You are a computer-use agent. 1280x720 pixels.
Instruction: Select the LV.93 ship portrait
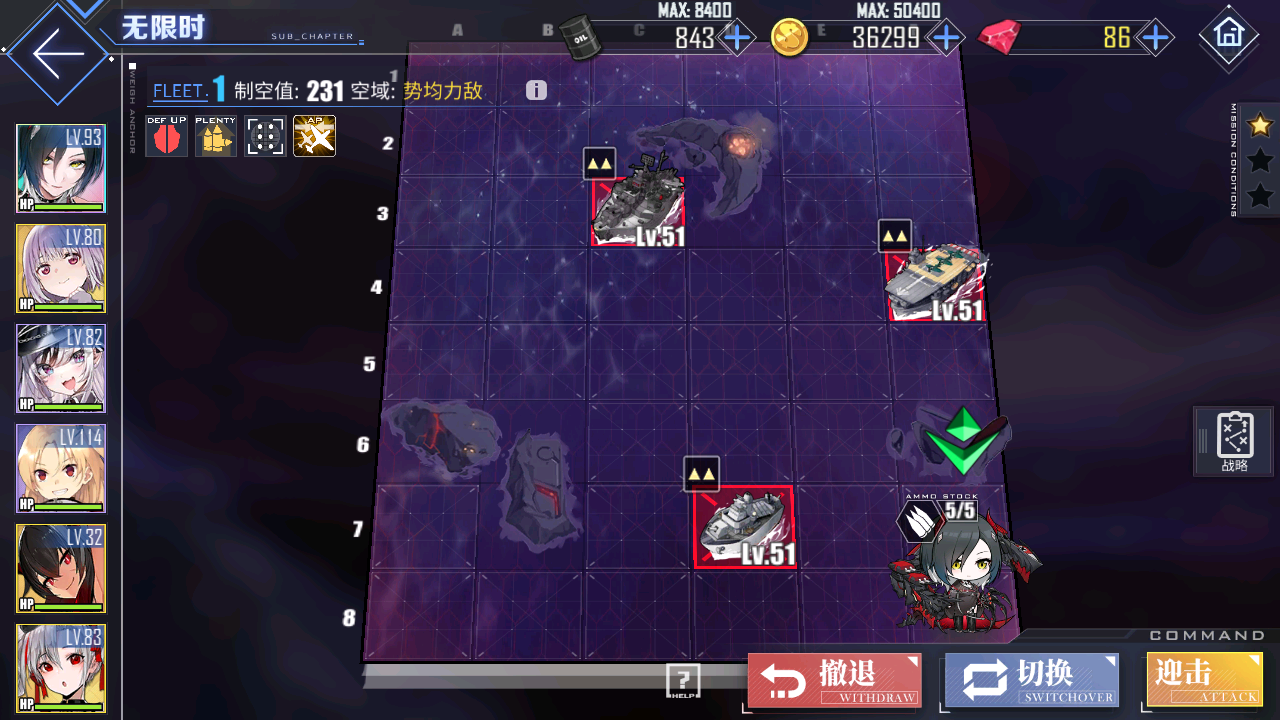tap(61, 169)
